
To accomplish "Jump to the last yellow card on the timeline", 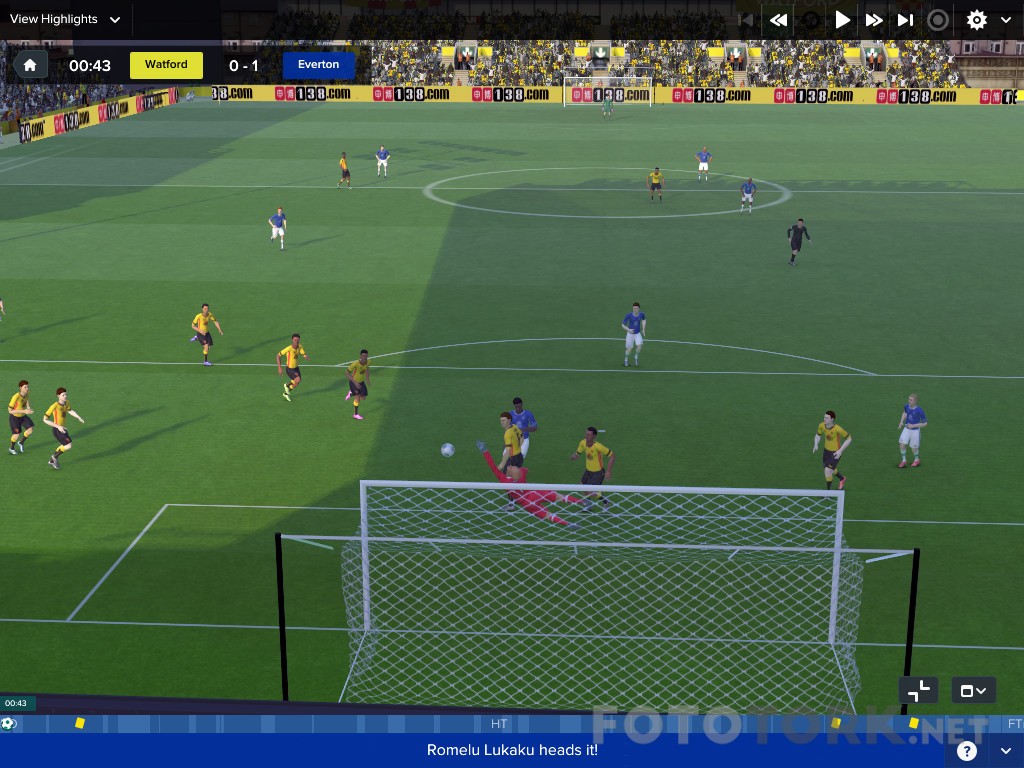I will click(913, 723).
